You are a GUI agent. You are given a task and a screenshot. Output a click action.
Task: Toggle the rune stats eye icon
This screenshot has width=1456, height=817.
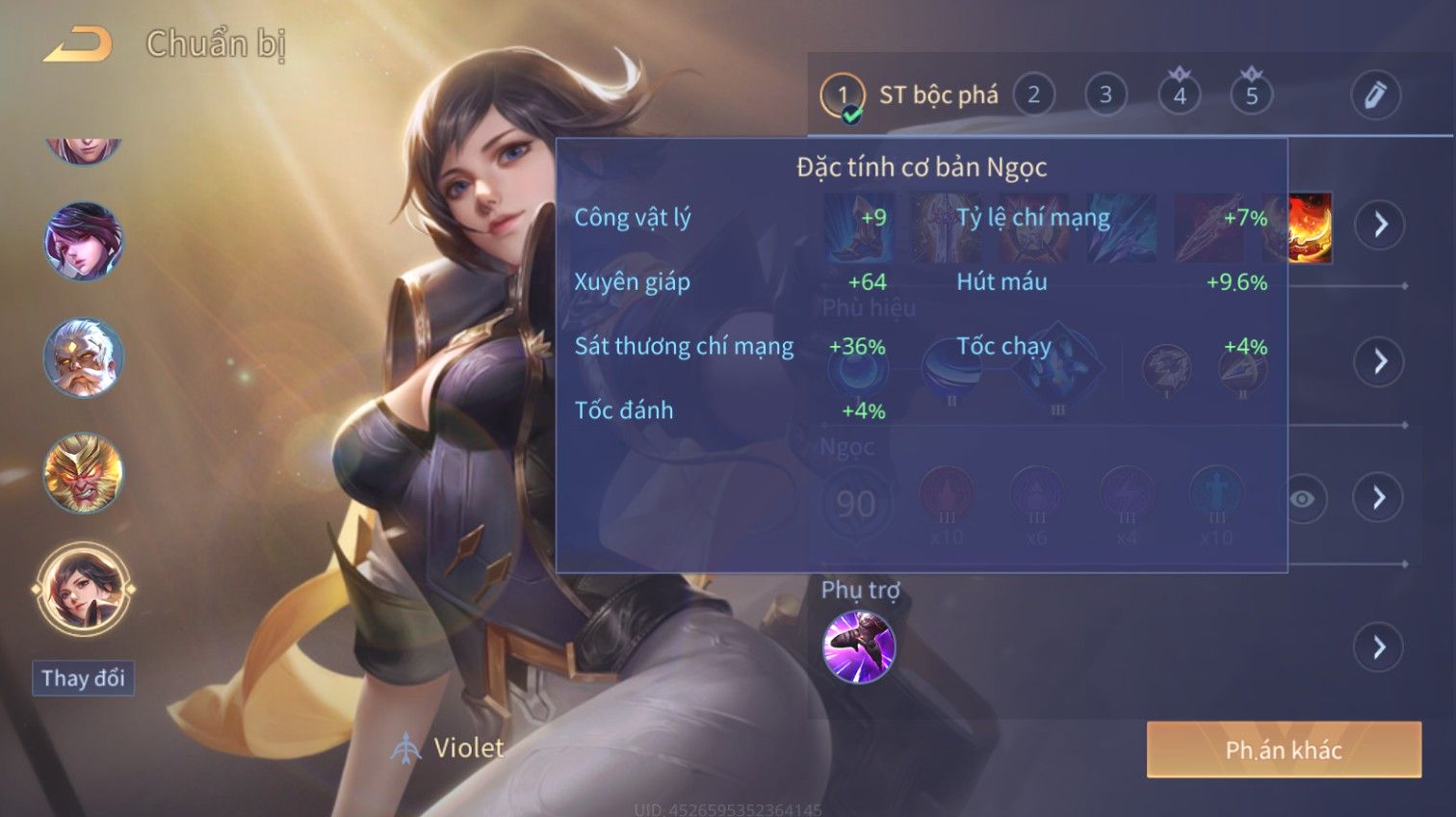coord(1302,498)
